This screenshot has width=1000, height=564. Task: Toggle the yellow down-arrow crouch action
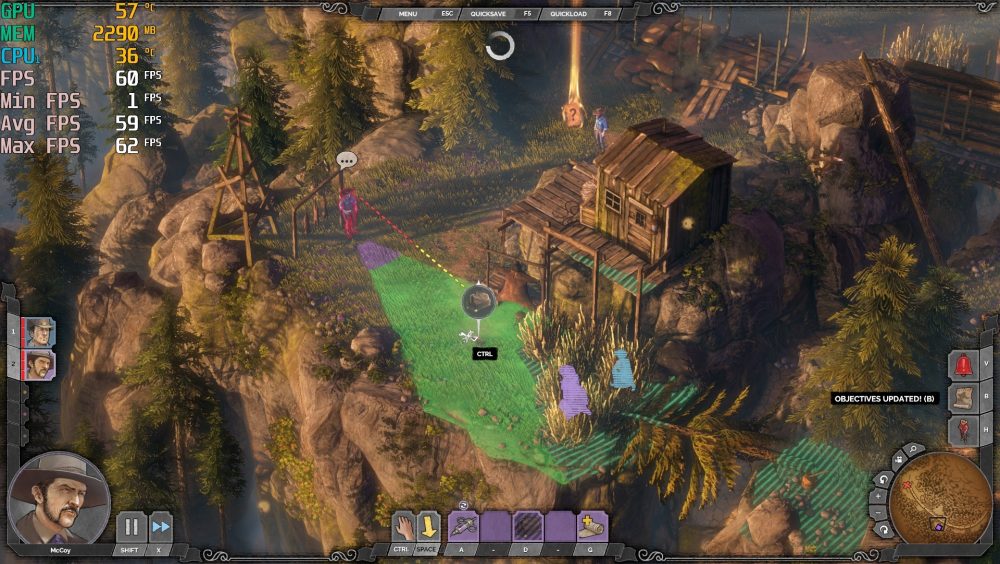pyautogui.click(x=428, y=526)
